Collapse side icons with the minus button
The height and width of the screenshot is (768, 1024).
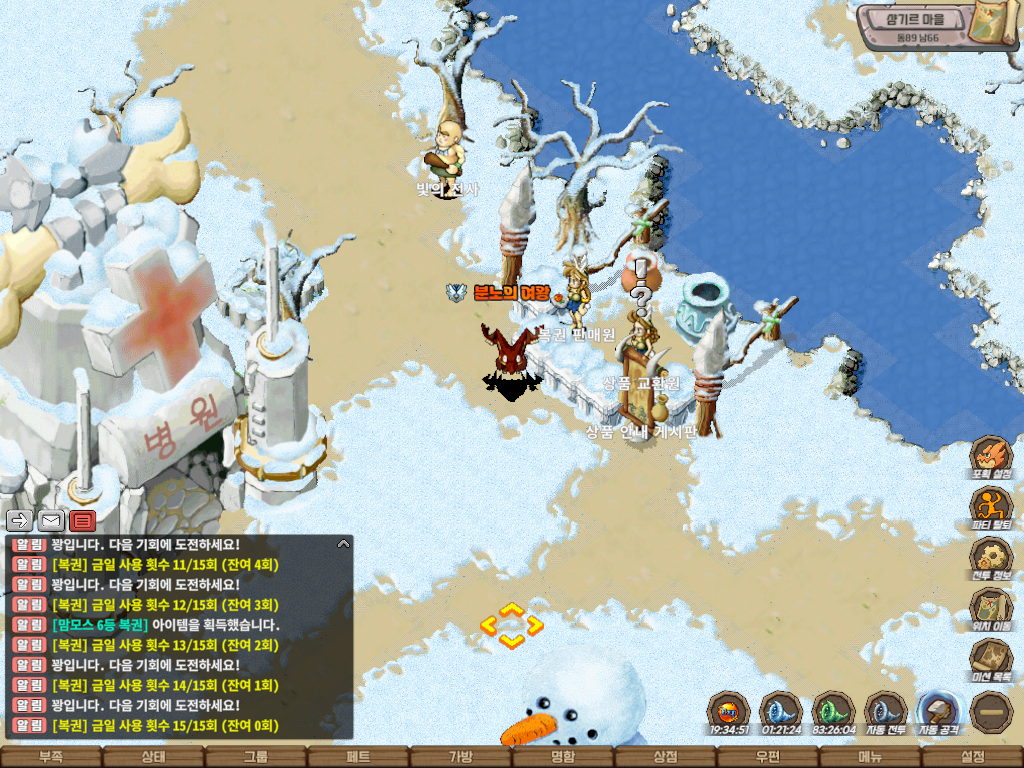(991, 712)
